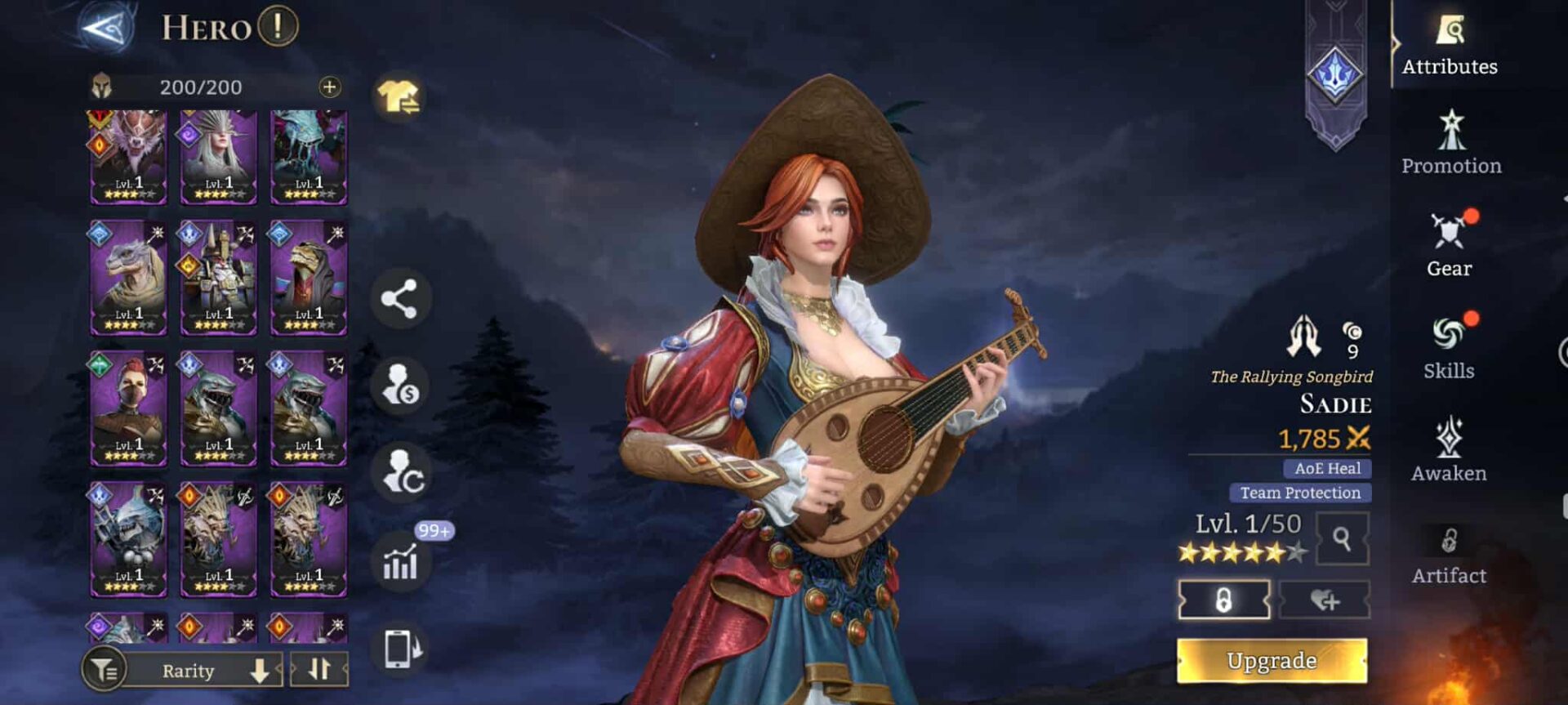Expand hero capacity with the plus button
The width and height of the screenshot is (1568, 705).
(329, 87)
